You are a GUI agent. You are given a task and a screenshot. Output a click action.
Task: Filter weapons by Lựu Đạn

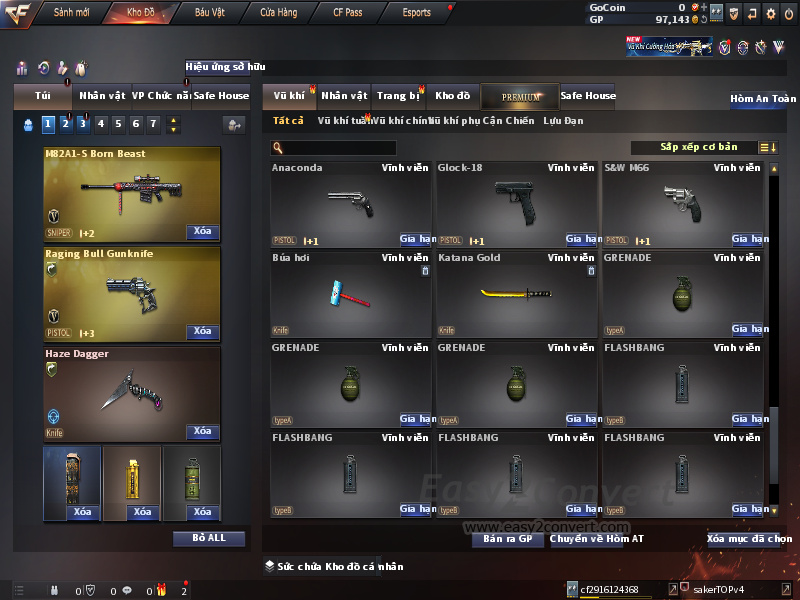click(x=563, y=121)
